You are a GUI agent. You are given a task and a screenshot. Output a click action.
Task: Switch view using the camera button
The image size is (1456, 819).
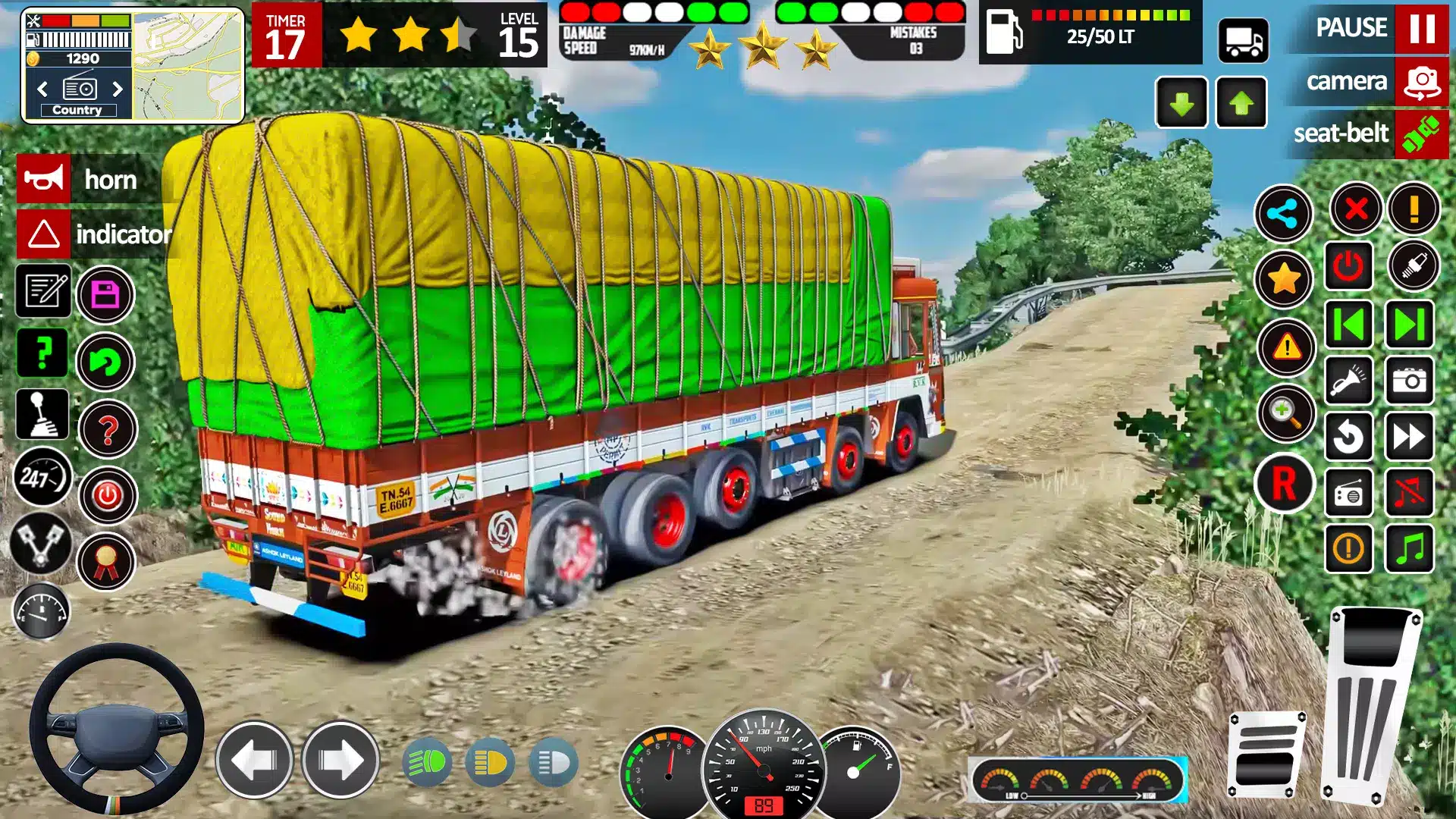coord(1420,81)
